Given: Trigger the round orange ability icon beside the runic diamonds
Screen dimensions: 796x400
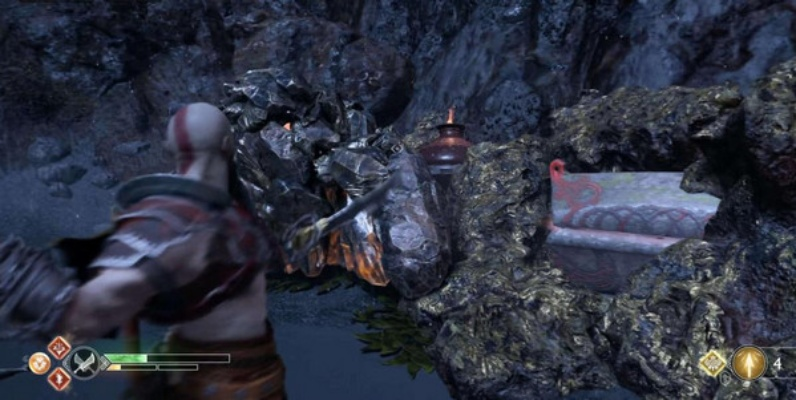Looking at the screenshot, I should click(39, 363).
